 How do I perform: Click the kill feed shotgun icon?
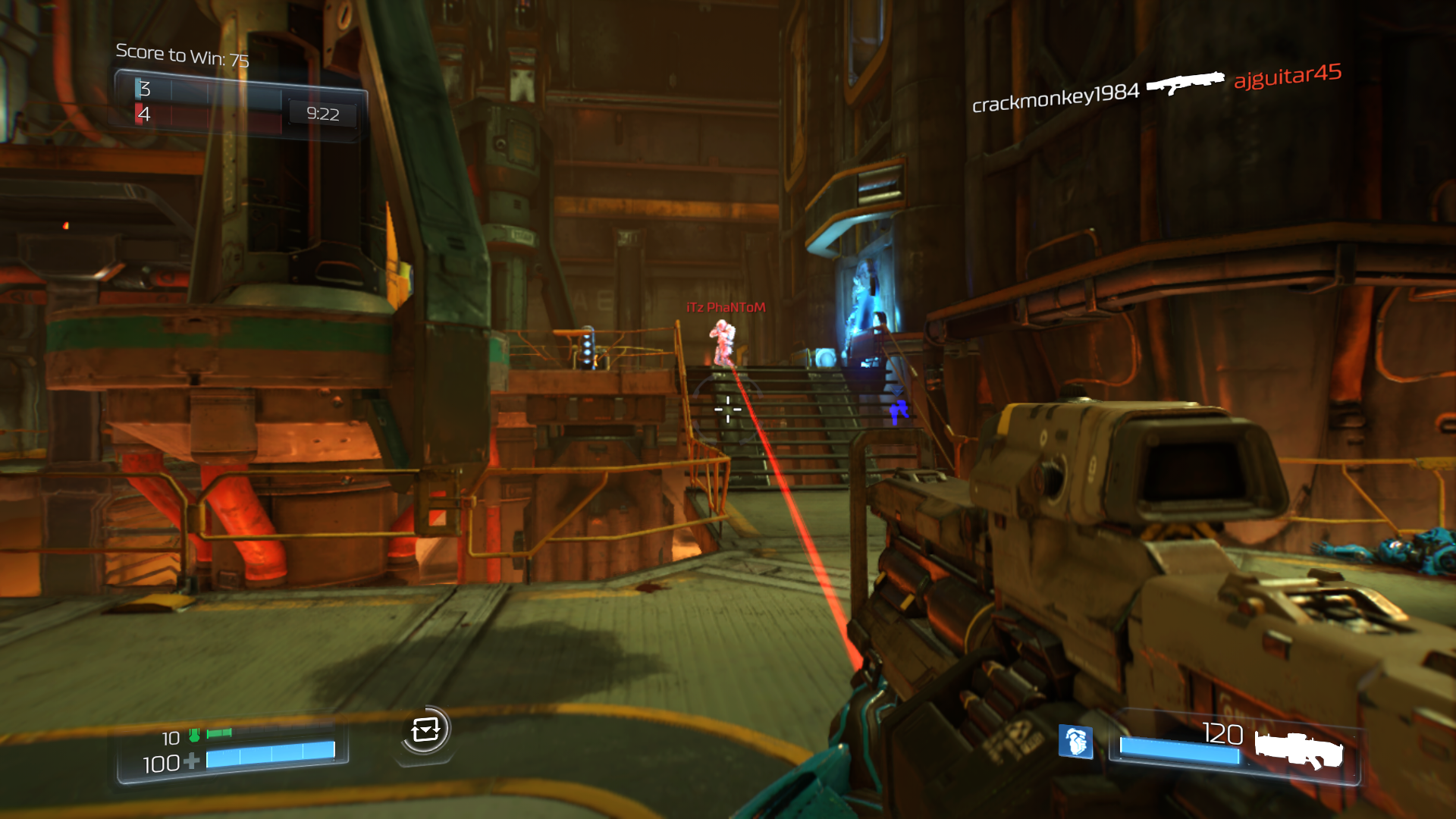1185,82
